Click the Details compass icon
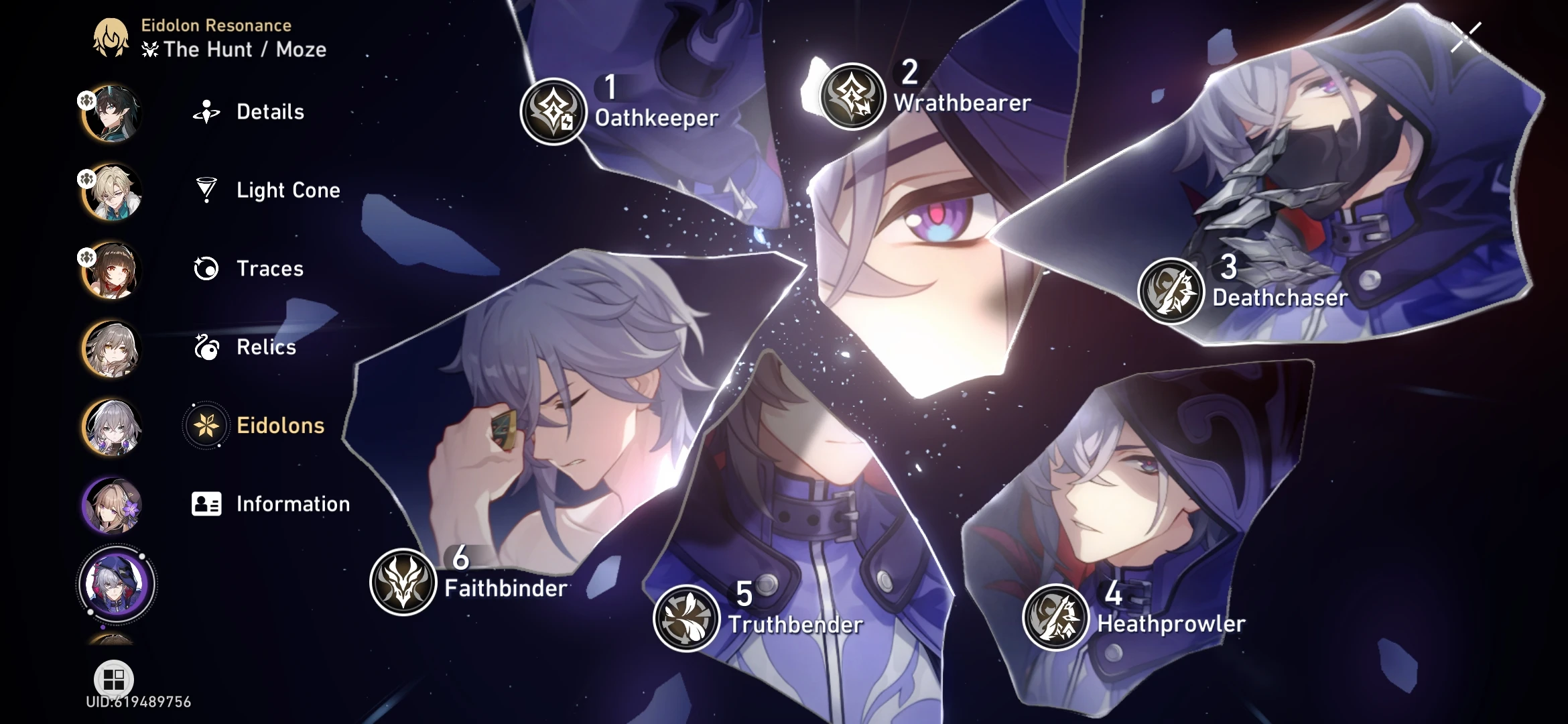This screenshot has height=724, width=1568. click(206, 111)
